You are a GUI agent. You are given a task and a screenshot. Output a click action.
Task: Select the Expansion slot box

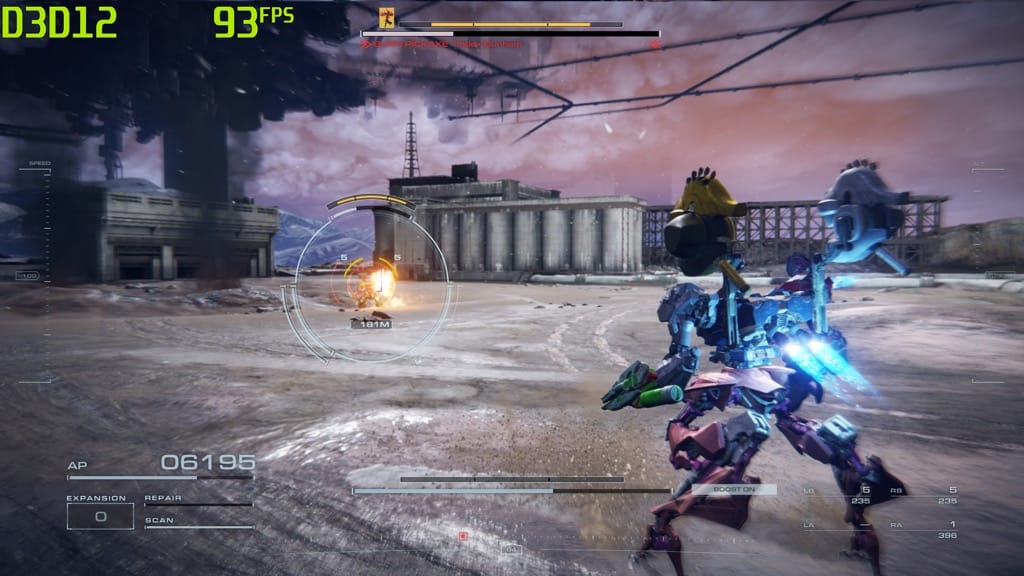tap(100, 516)
